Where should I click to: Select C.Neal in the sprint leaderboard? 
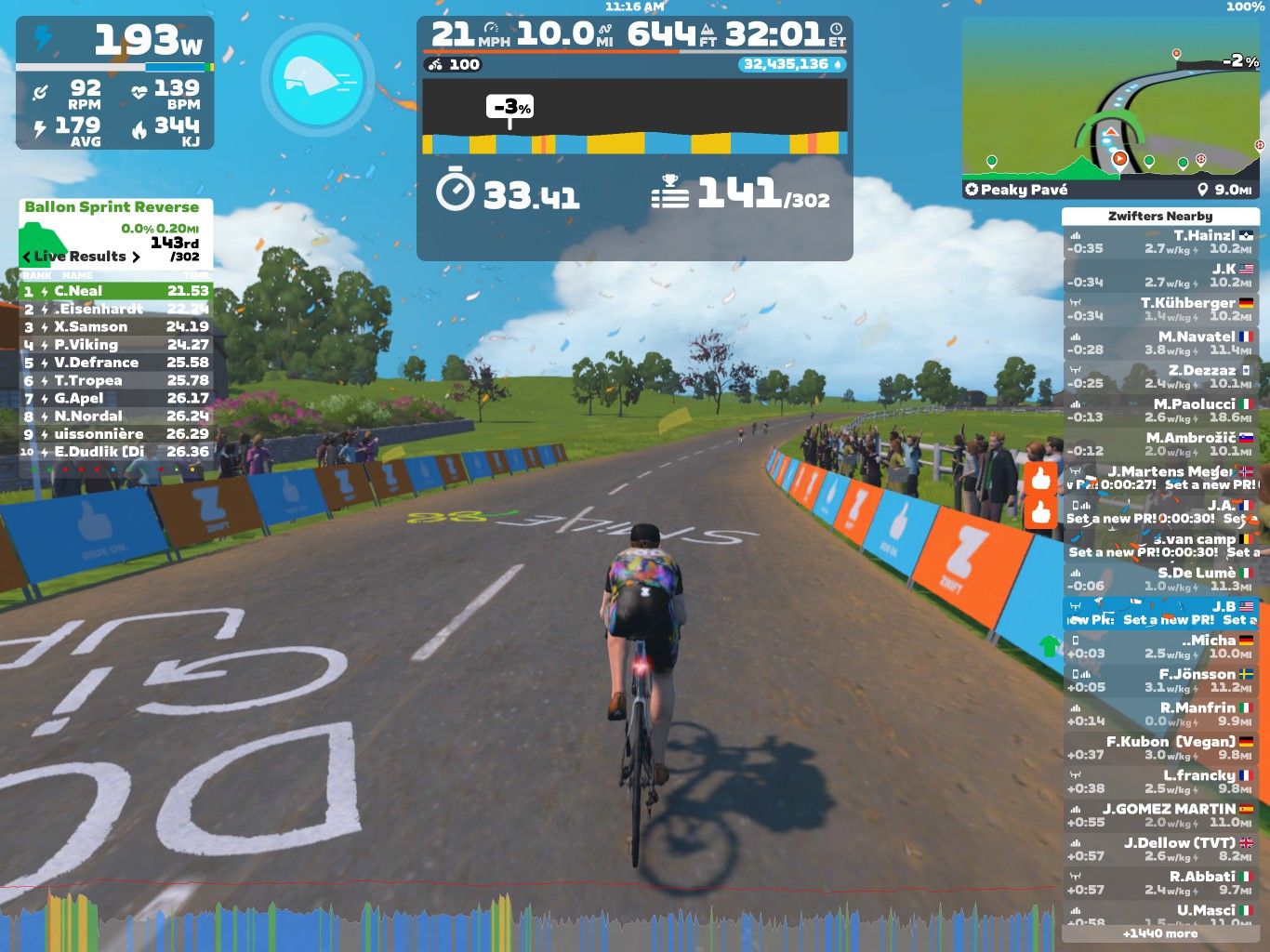[116, 291]
